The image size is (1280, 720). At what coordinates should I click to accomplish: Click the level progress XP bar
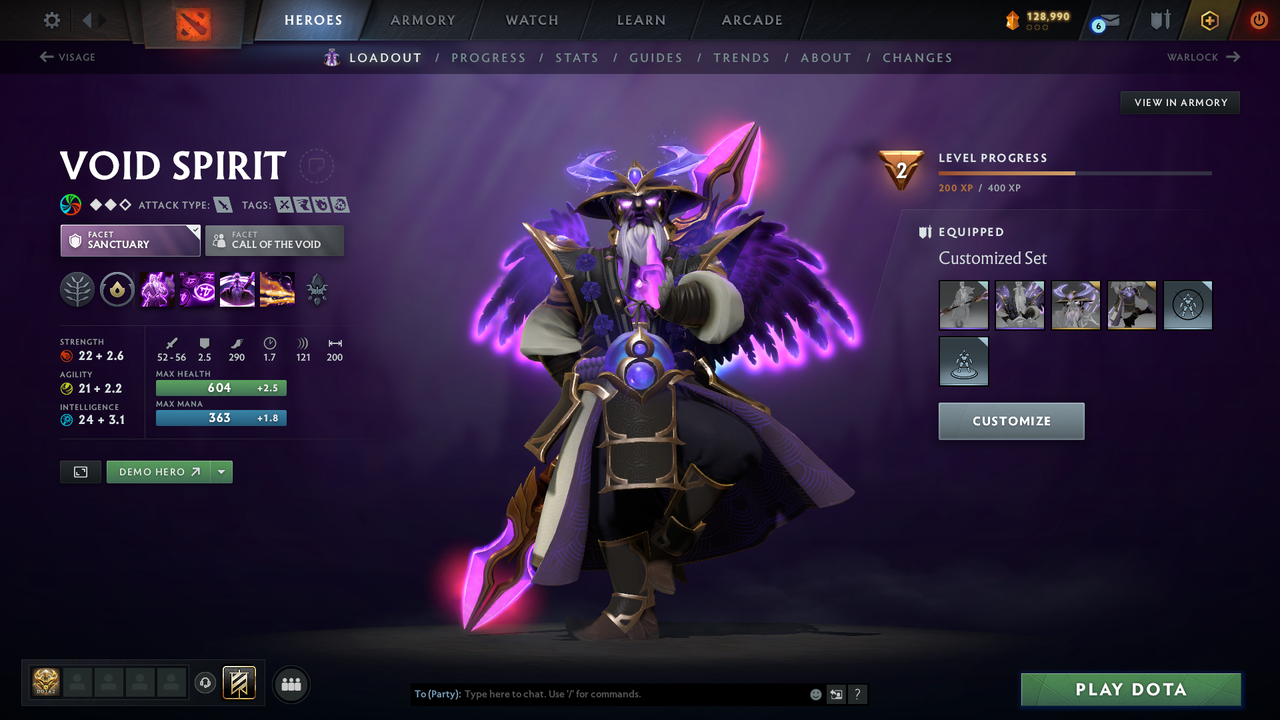coord(1075,172)
